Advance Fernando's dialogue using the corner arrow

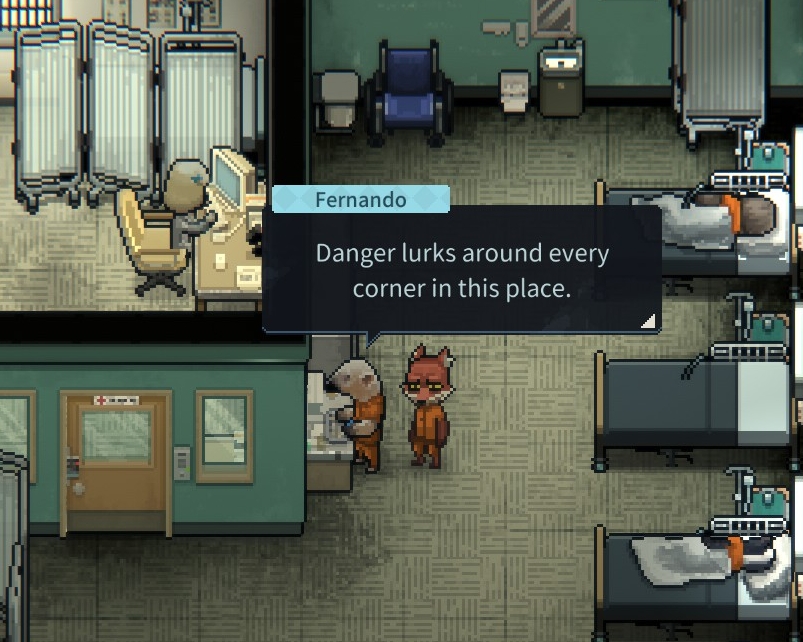point(648,320)
